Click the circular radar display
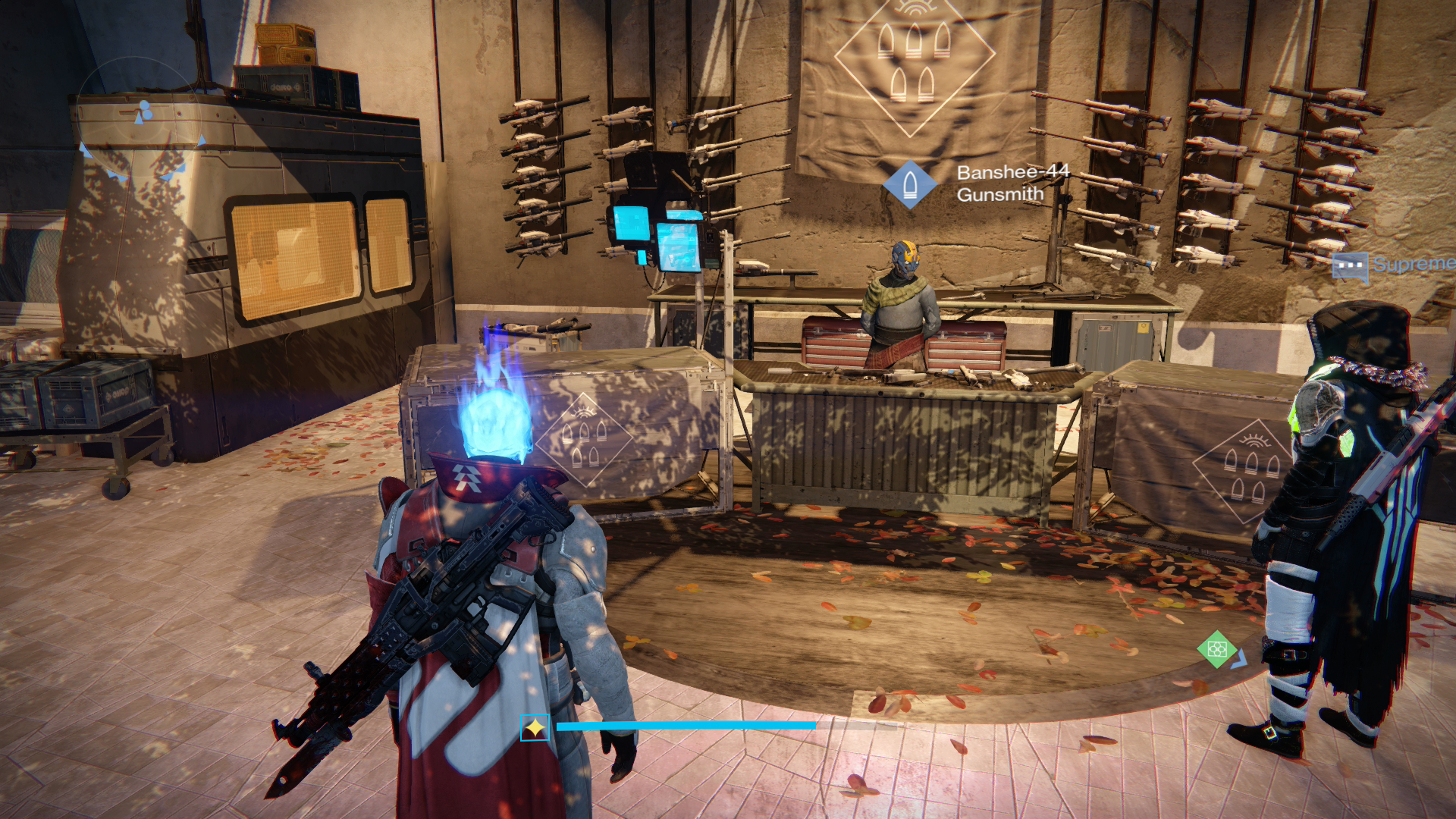The width and height of the screenshot is (1456, 819). [142, 116]
